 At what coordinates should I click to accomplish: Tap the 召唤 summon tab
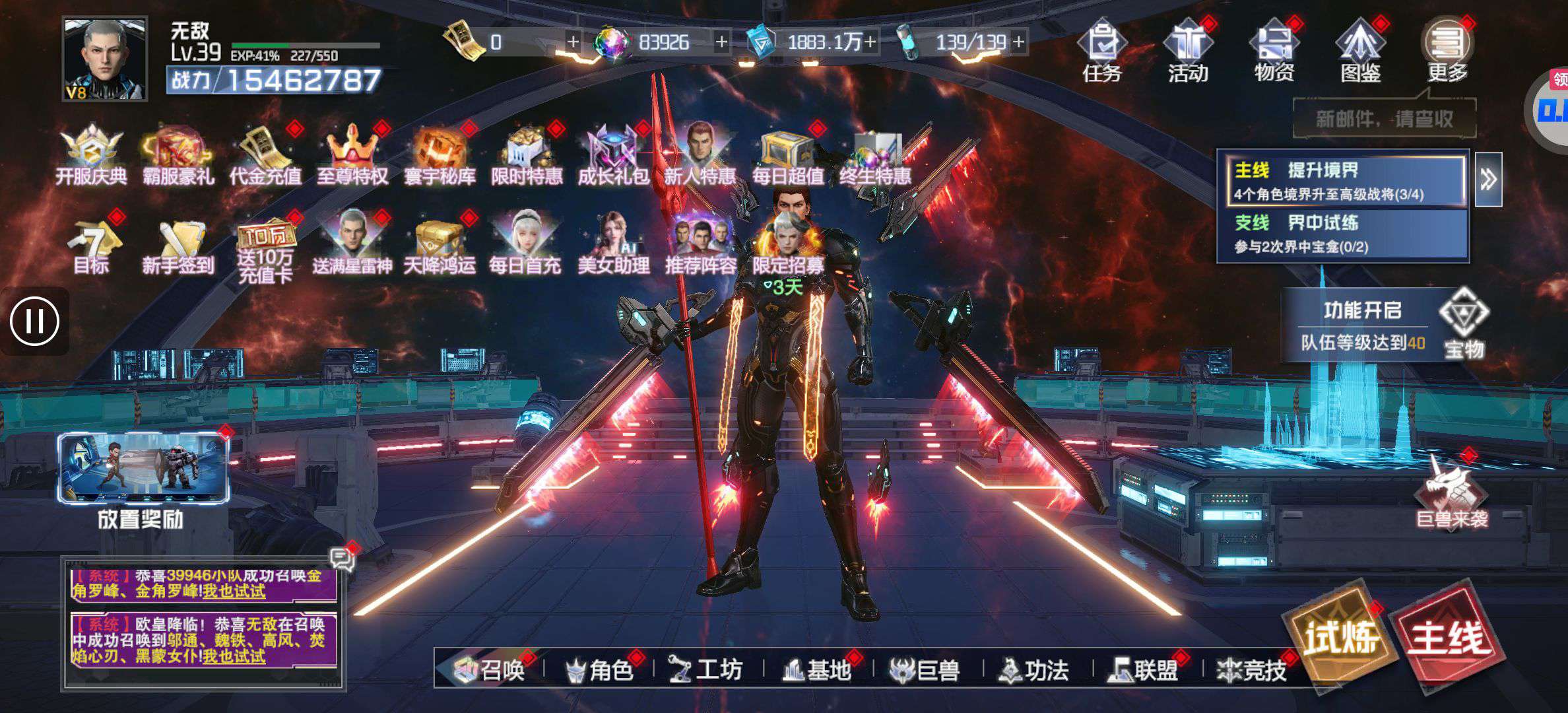tap(490, 670)
